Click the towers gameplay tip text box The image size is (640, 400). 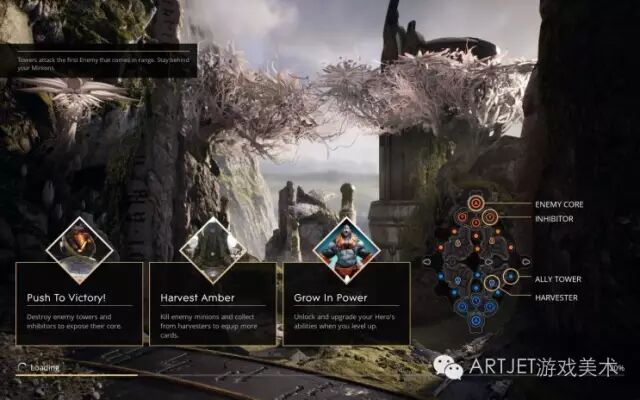tap(98, 64)
